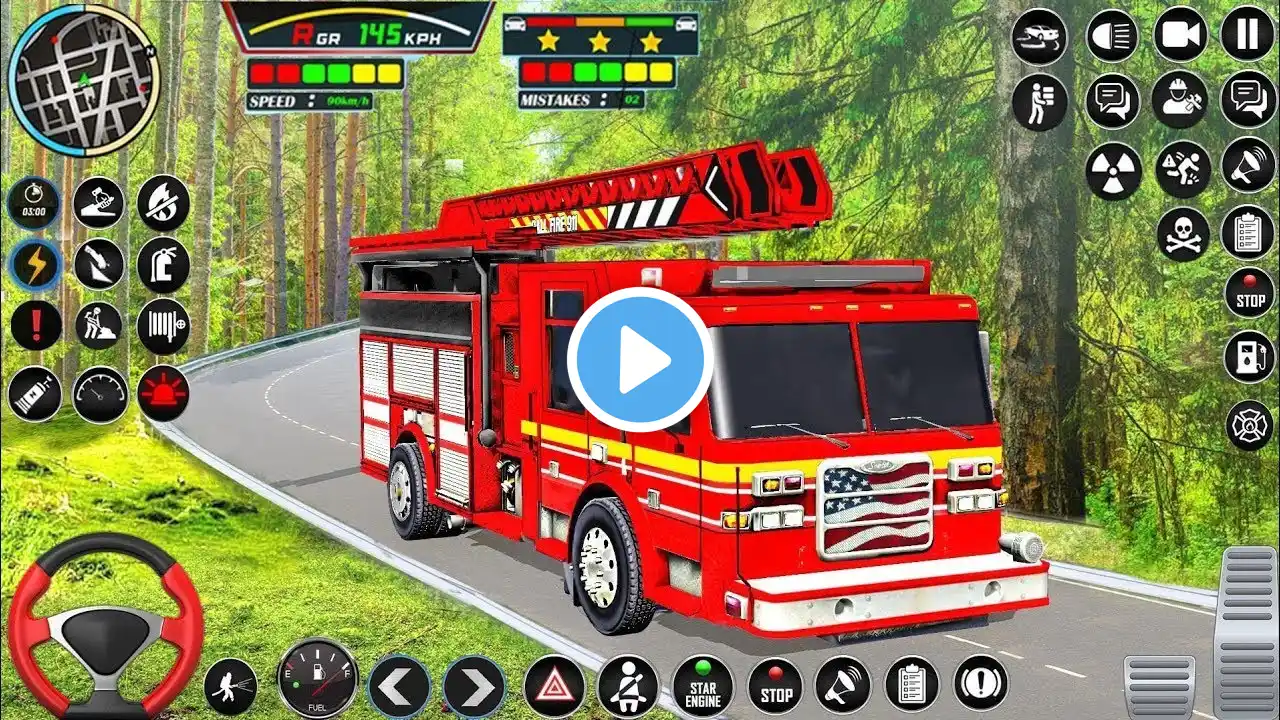Activate the right turn arrow
The height and width of the screenshot is (720, 1280).
tap(474, 686)
